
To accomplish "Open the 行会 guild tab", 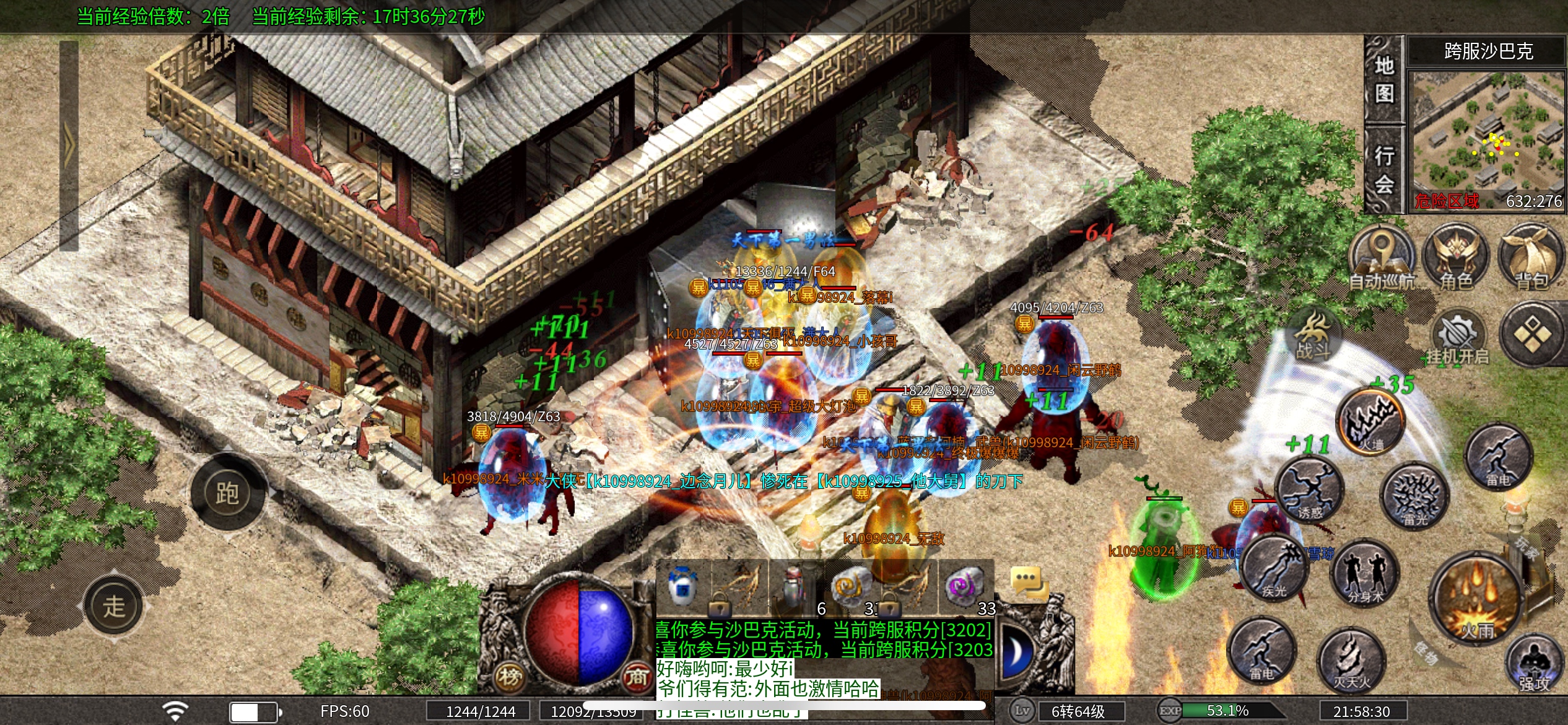I will (1384, 169).
